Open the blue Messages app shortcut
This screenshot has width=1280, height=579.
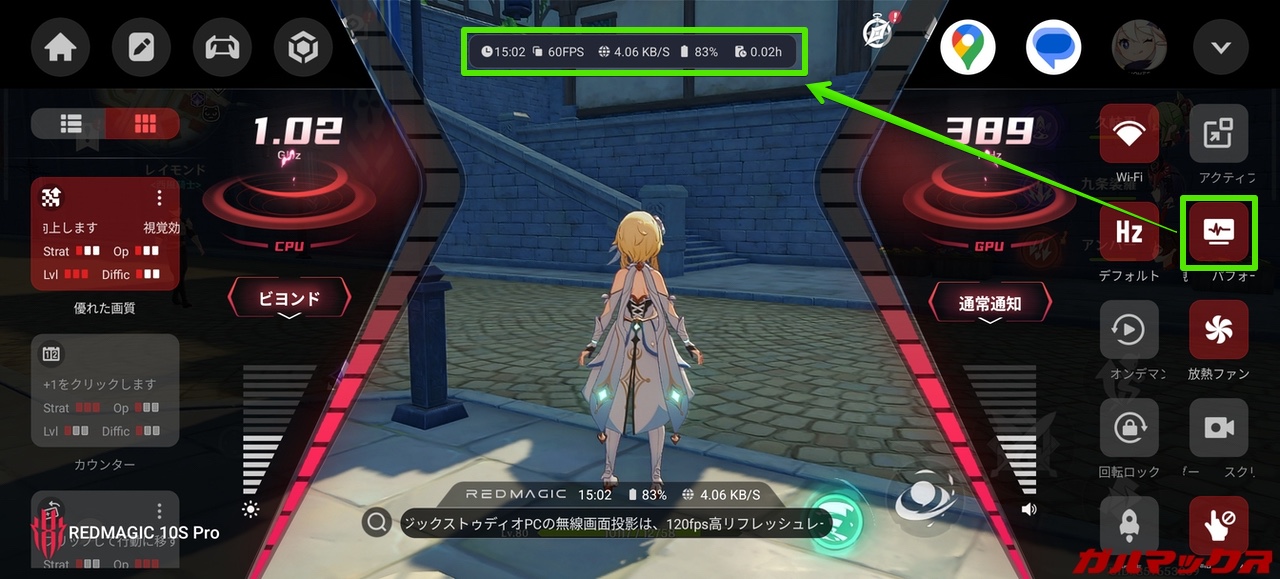coord(1053,47)
